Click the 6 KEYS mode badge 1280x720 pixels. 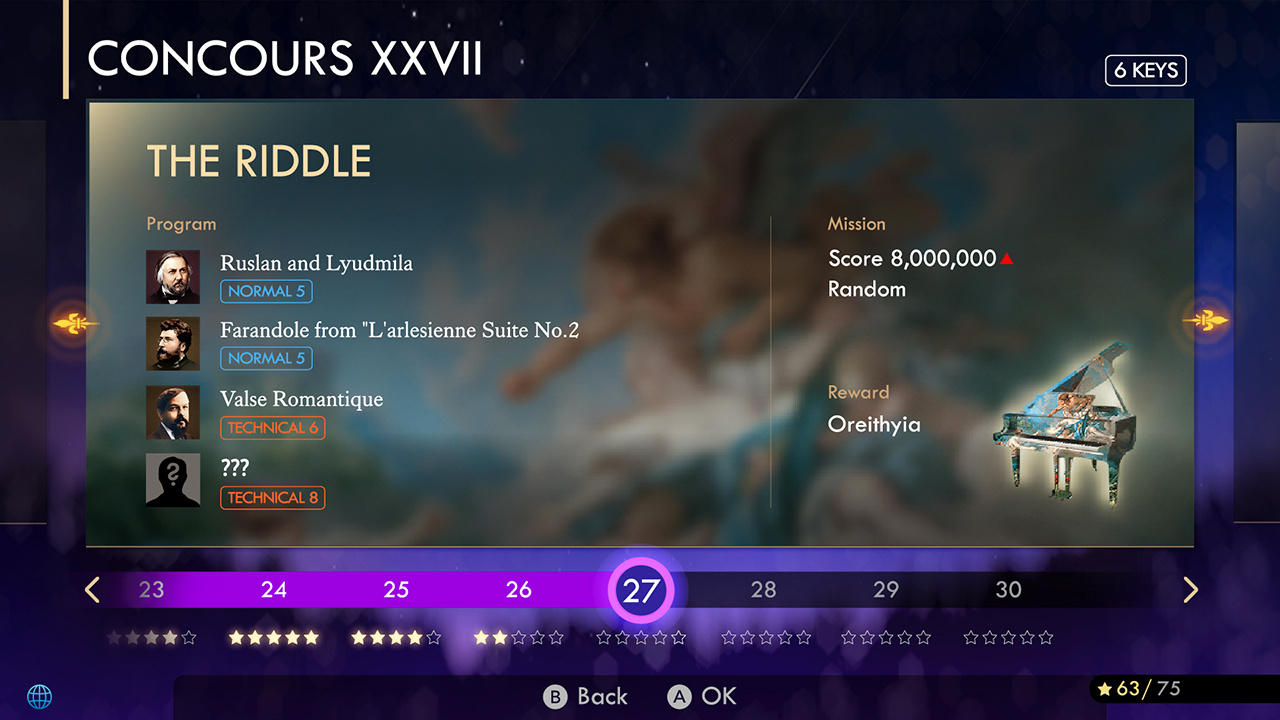pyautogui.click(x=1145, y=70)
